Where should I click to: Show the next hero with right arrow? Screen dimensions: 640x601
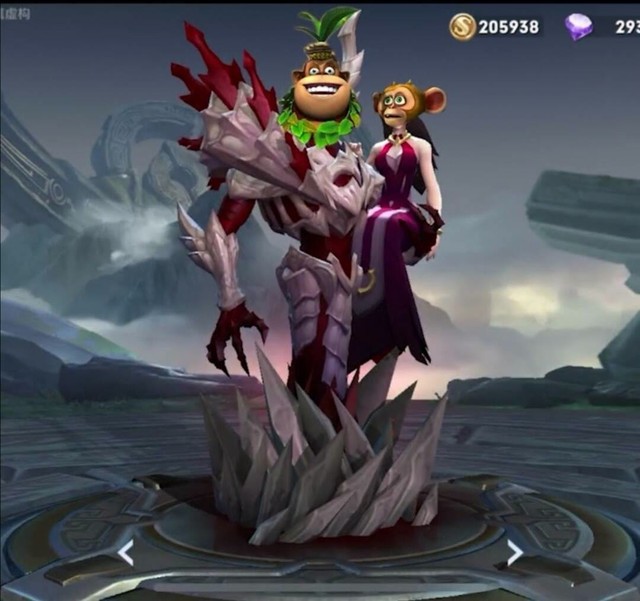pyautogui.click(x=513, y=552)
